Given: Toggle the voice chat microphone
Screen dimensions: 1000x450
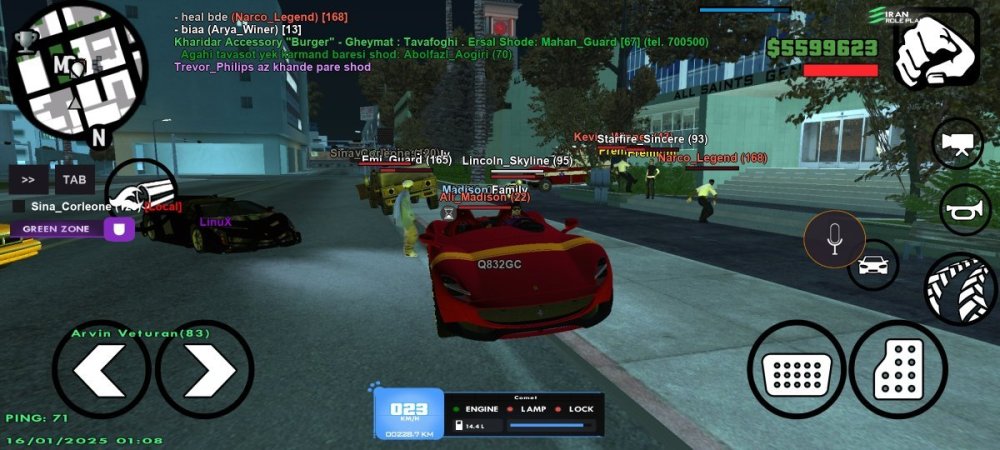Looking at the screenshot, I should pyautogui.click(x=834, y=239).
